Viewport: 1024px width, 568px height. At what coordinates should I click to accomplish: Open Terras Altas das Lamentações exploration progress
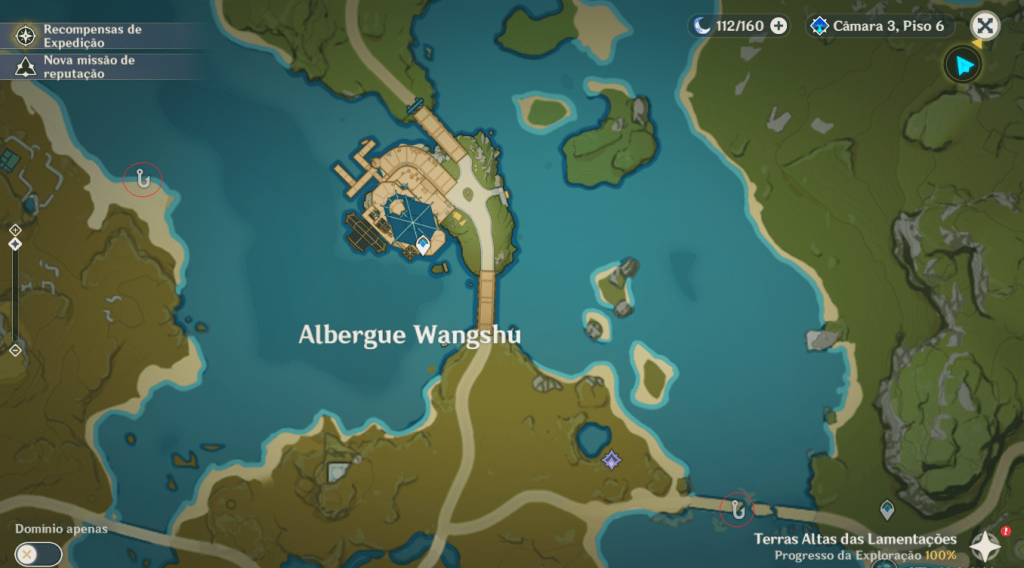855,546
